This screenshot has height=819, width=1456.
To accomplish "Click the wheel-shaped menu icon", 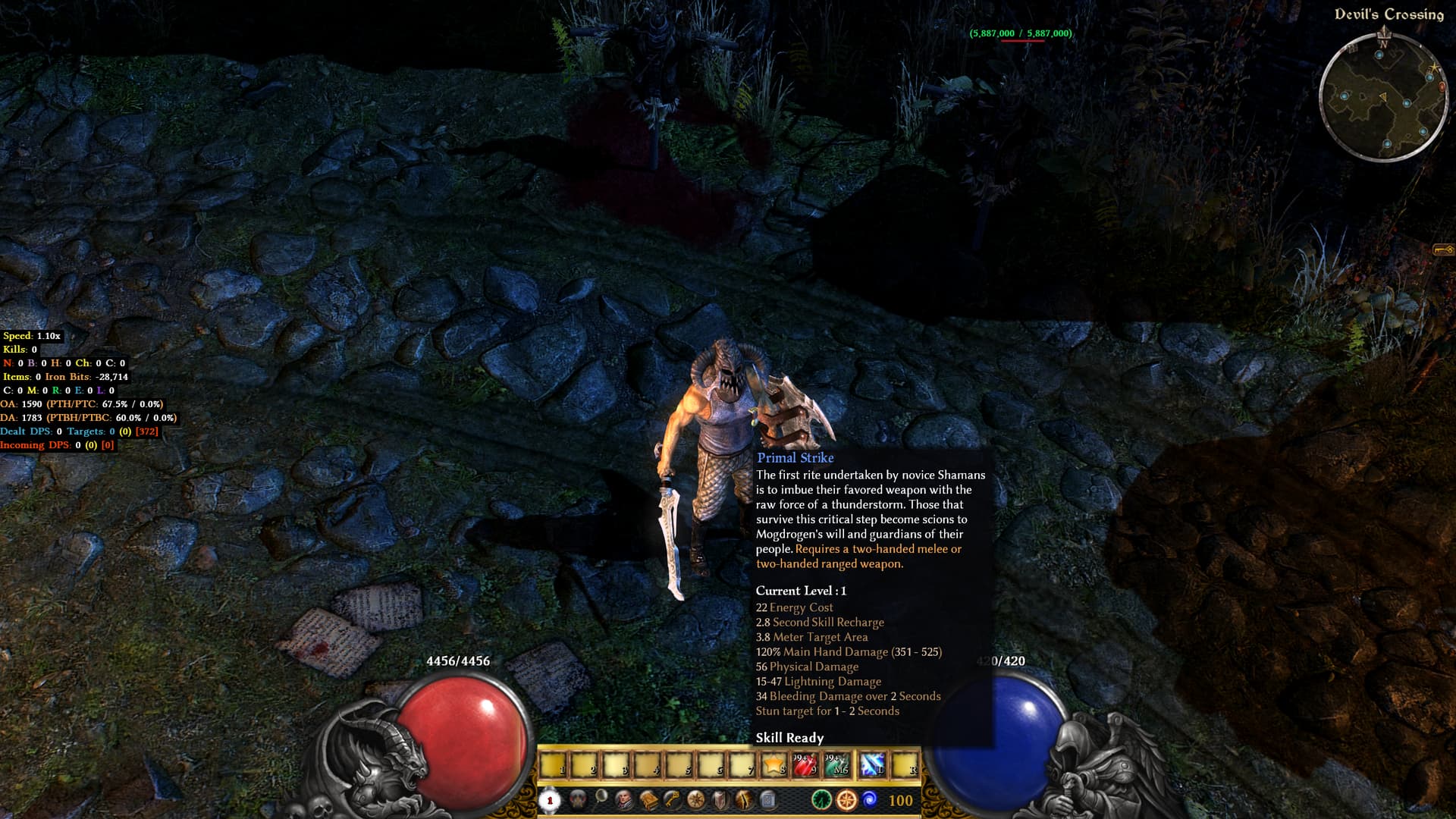I will [x=695, y=800].
